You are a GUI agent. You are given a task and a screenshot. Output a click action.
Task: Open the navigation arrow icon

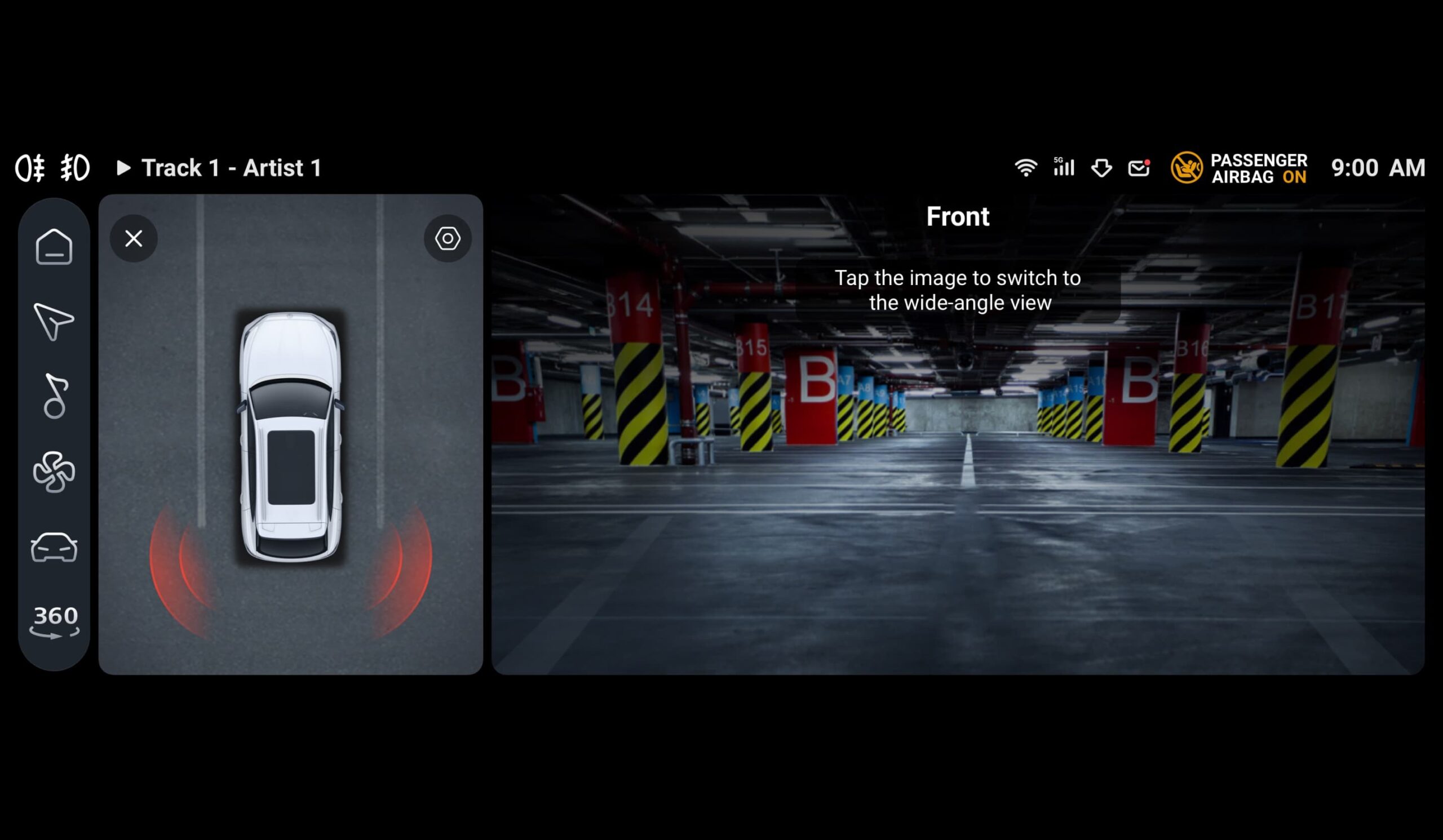point(53,321)
